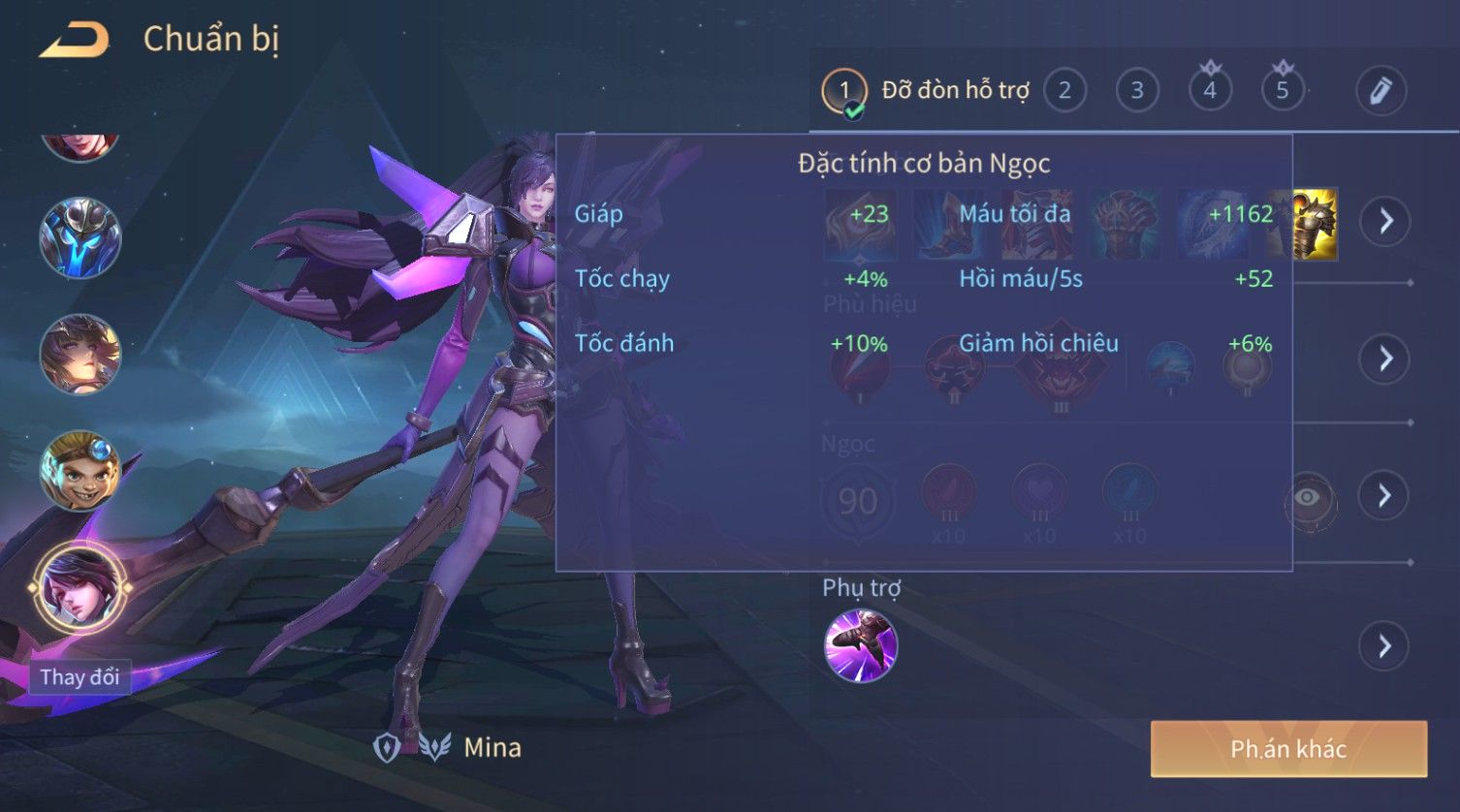Toggle the gem stats eye icon
Viewport: 1460px width, 812px height.
(x=1308, y=498)
